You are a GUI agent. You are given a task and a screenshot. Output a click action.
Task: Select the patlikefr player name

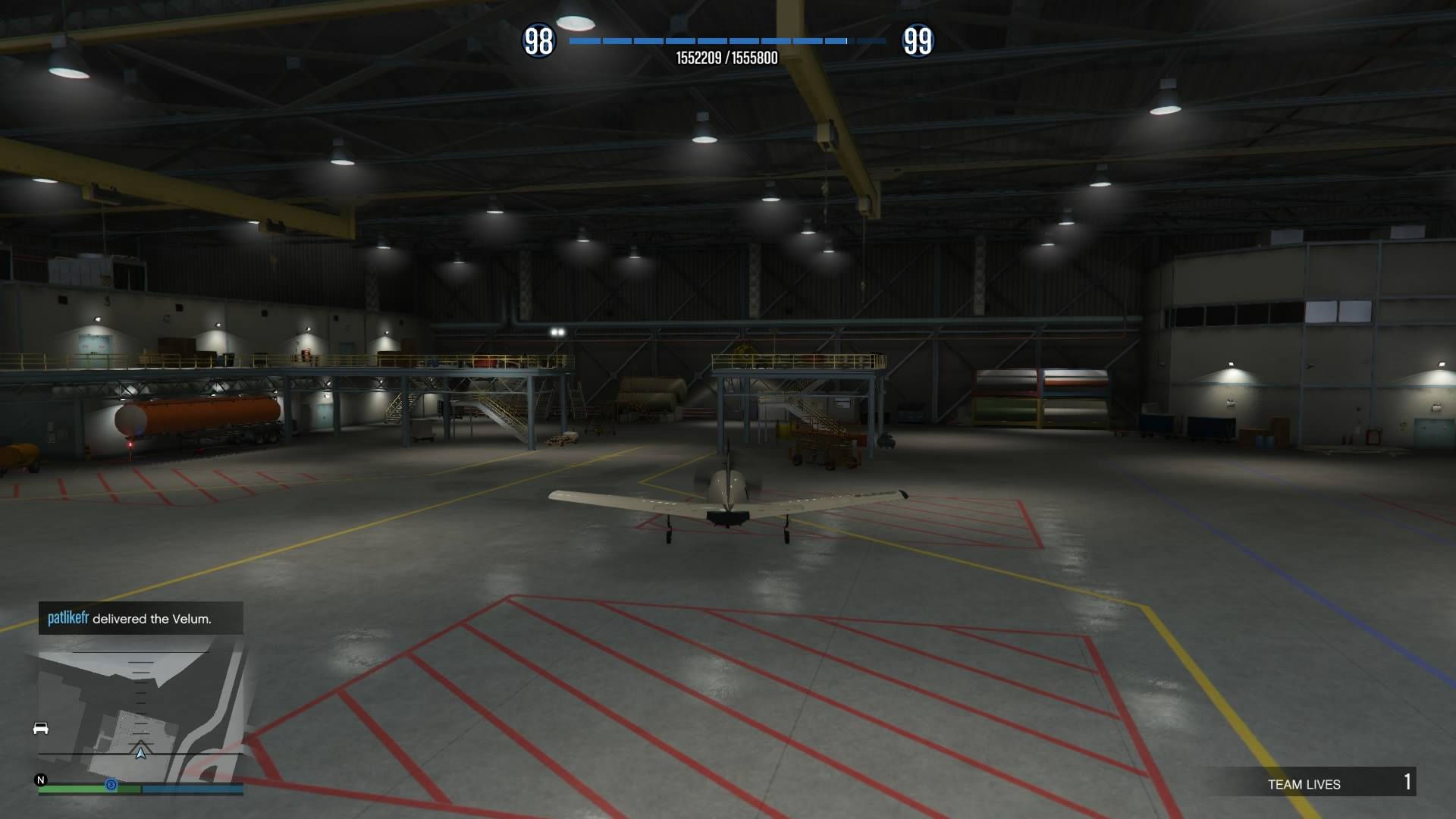(x=68, y=618)
